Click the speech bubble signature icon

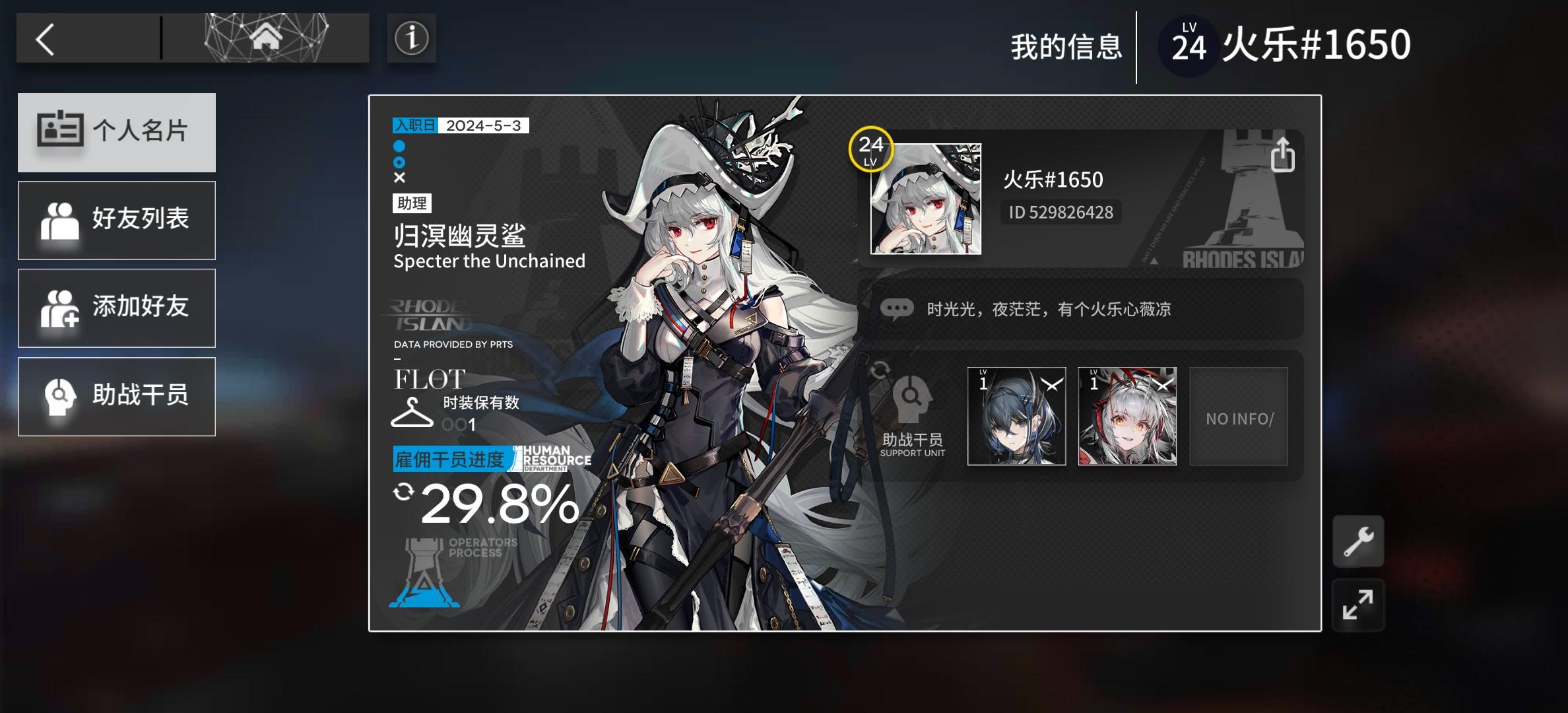pyautogui.click(x=896, y=309)
